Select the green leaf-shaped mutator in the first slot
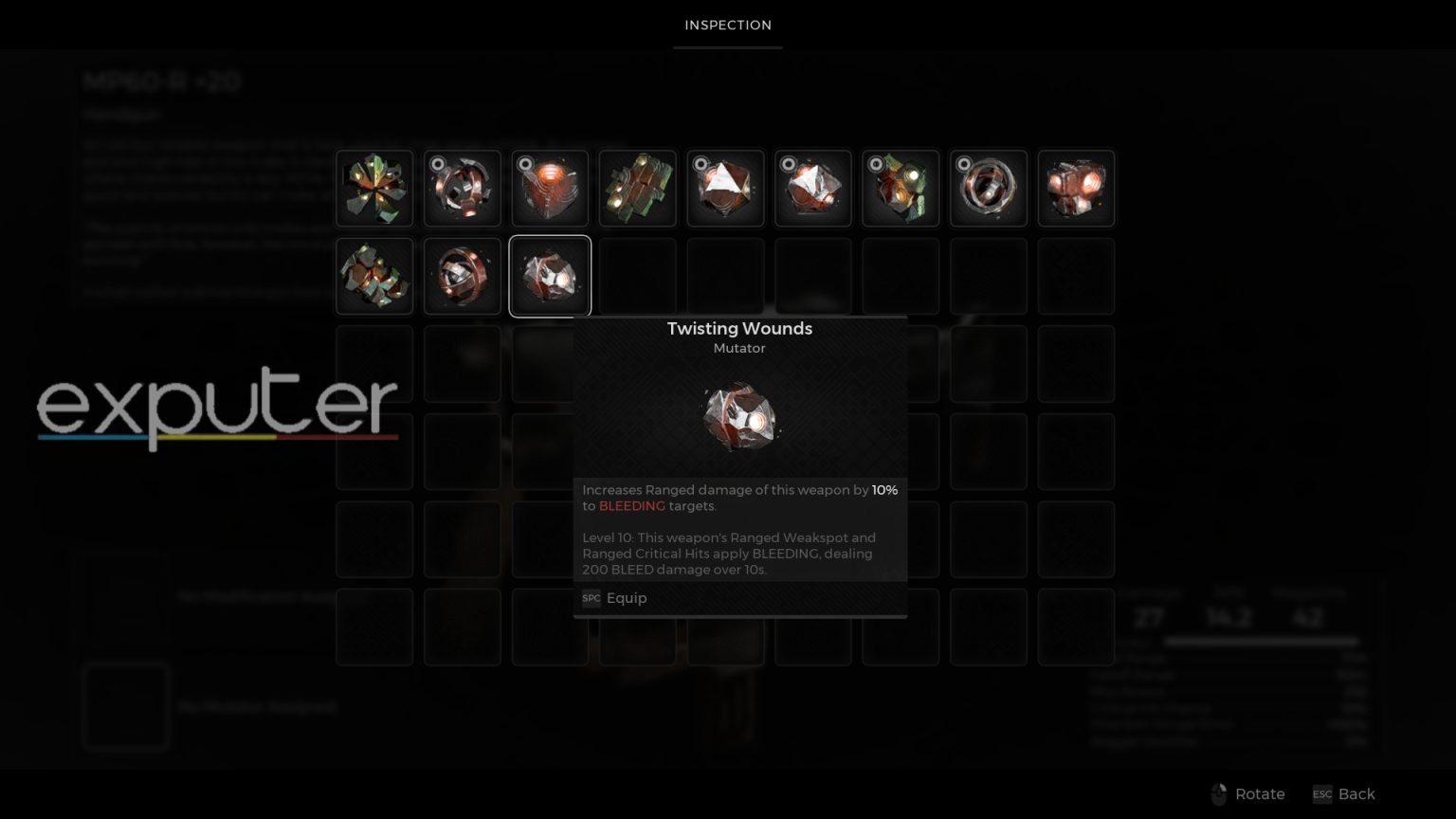This screenshot has height=819, width=1456. (x=374, y=188)
